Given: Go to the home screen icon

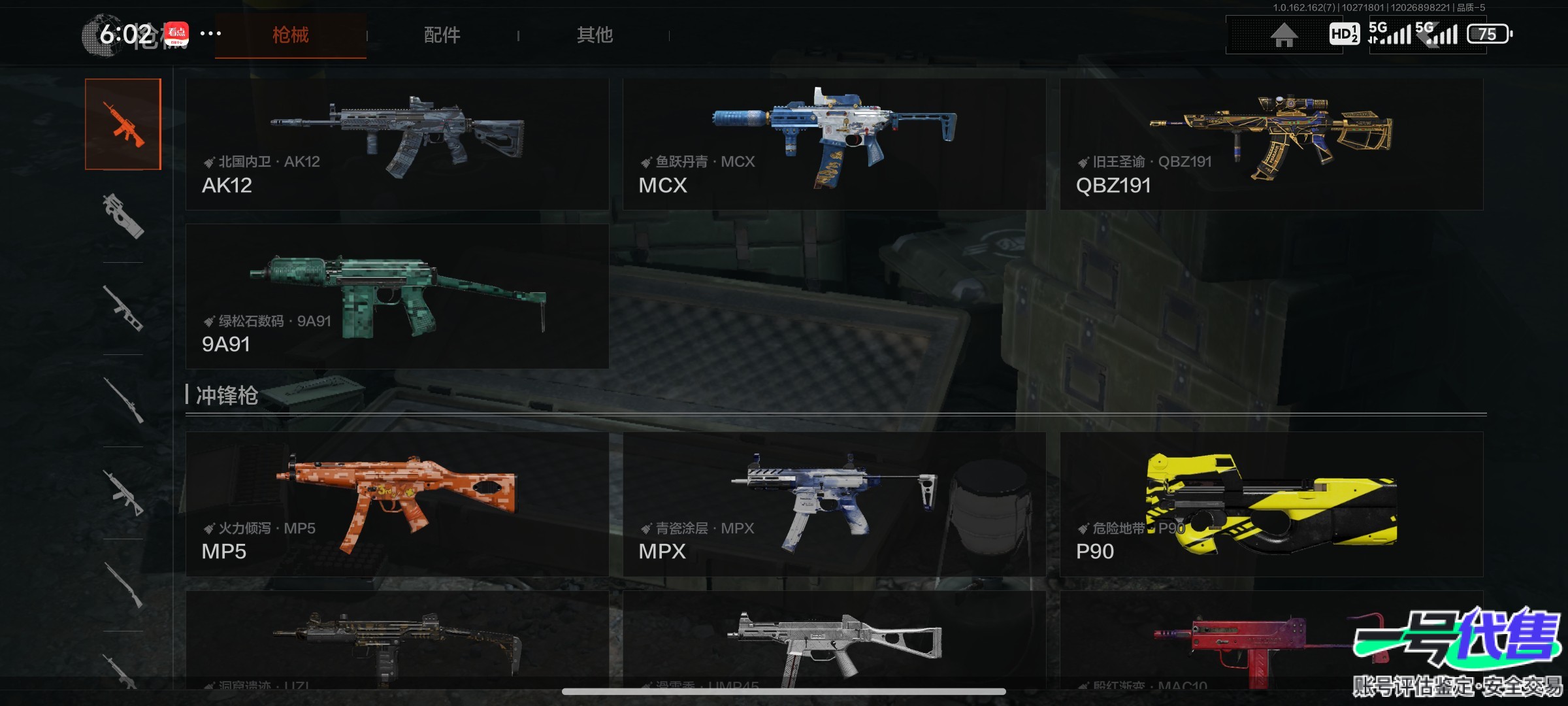Looking at the screenshot, I should [x=1284, y=35].
